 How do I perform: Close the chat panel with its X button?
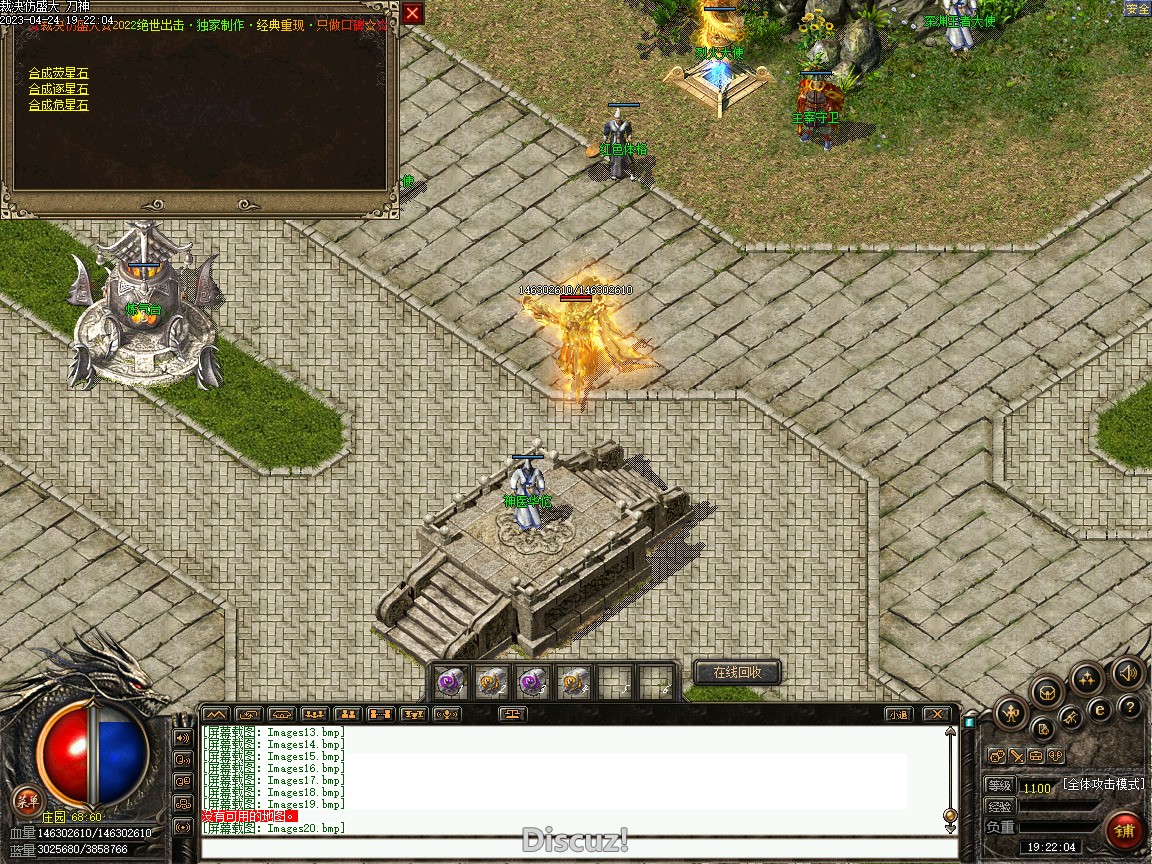click(x=936, y=714)
